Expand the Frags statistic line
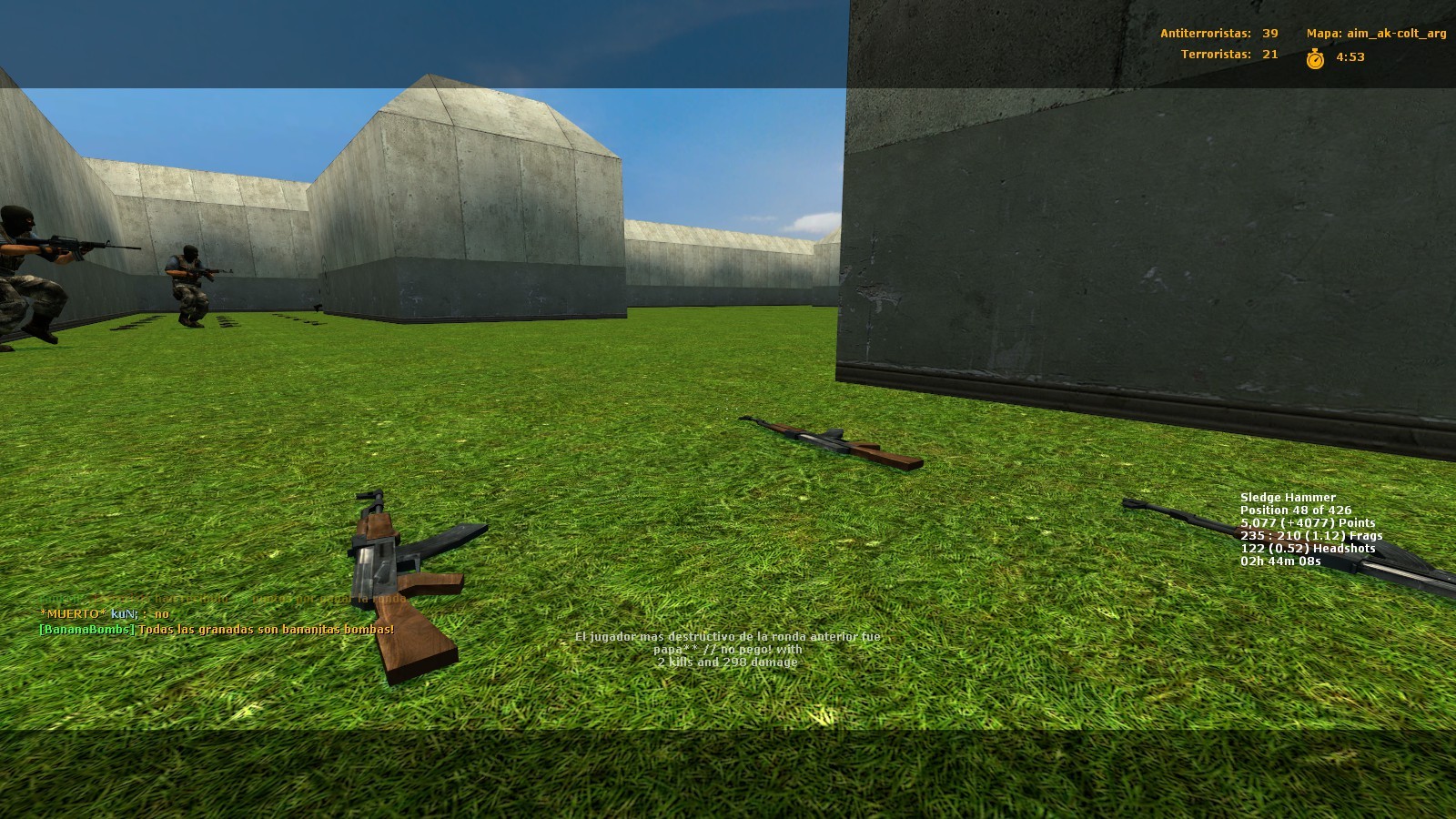The width and height of the screenshot is (1456, 819). [x=1310, y=536]
